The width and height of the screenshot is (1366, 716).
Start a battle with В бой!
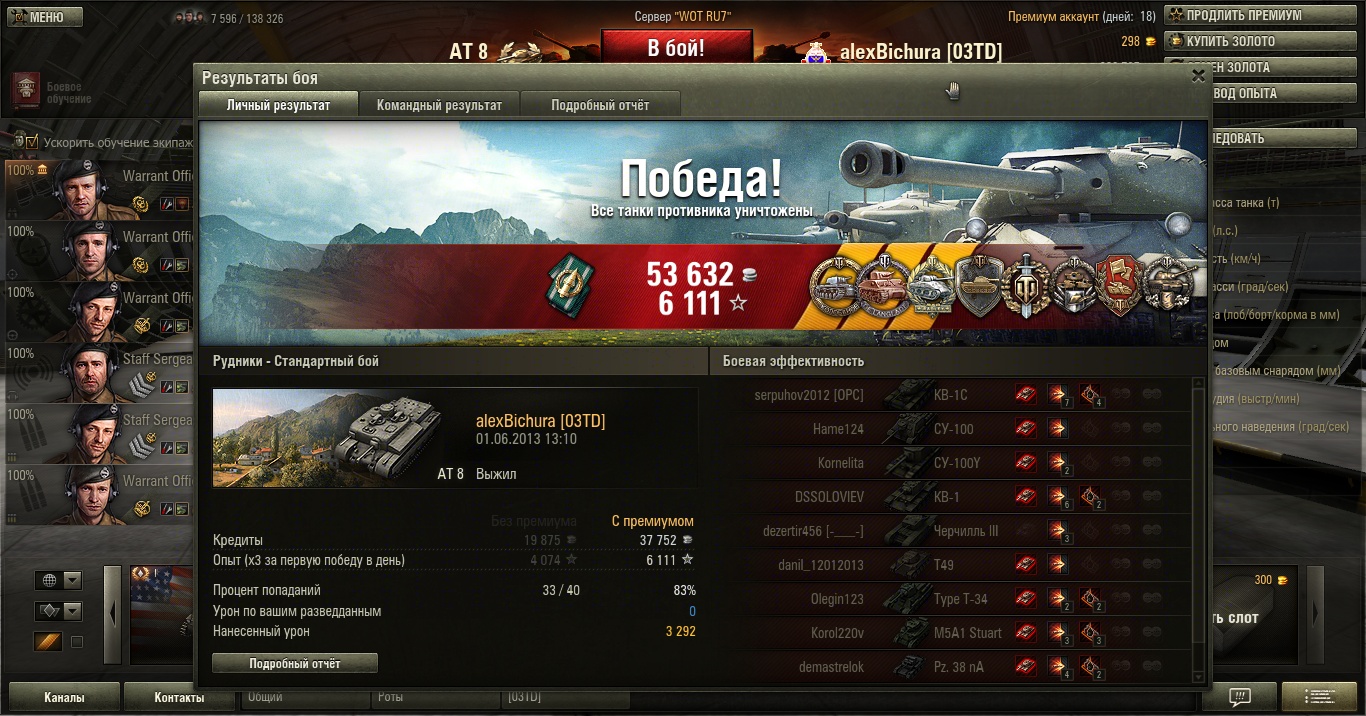676,48
